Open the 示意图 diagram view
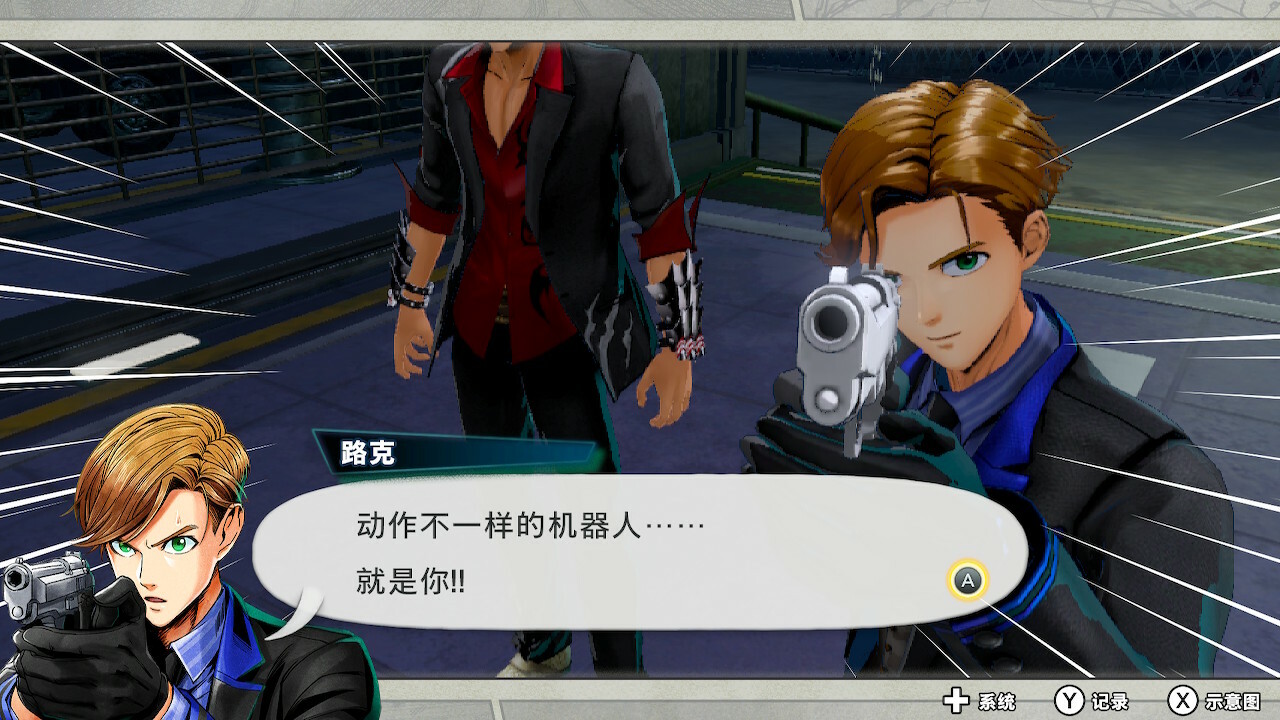The width and height of the screenshot is (1280, 720). (x=1214, y=701)
